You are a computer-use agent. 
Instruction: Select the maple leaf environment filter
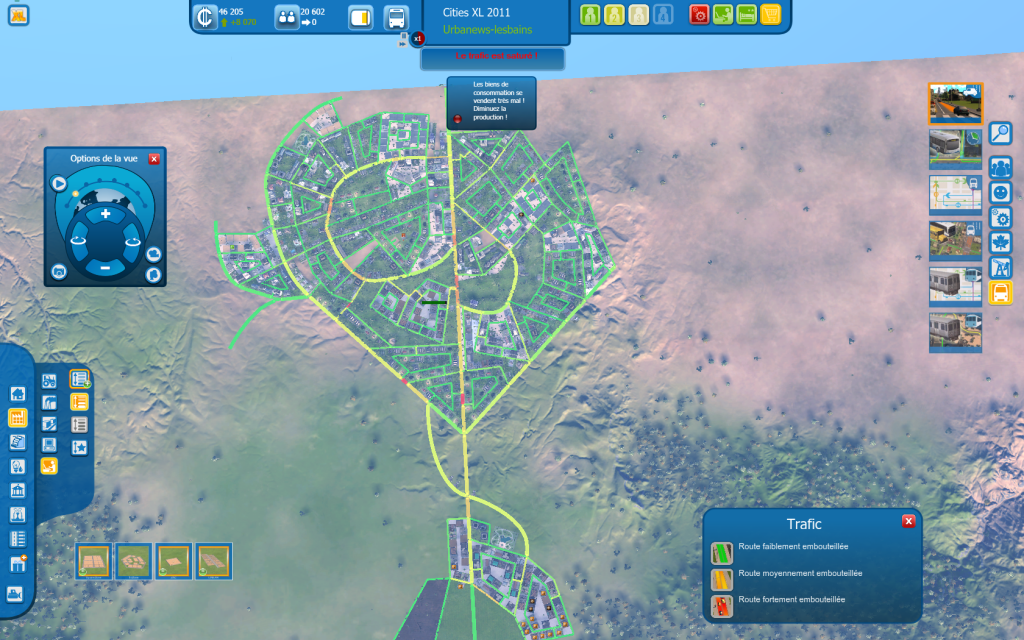coord(1000,242)
